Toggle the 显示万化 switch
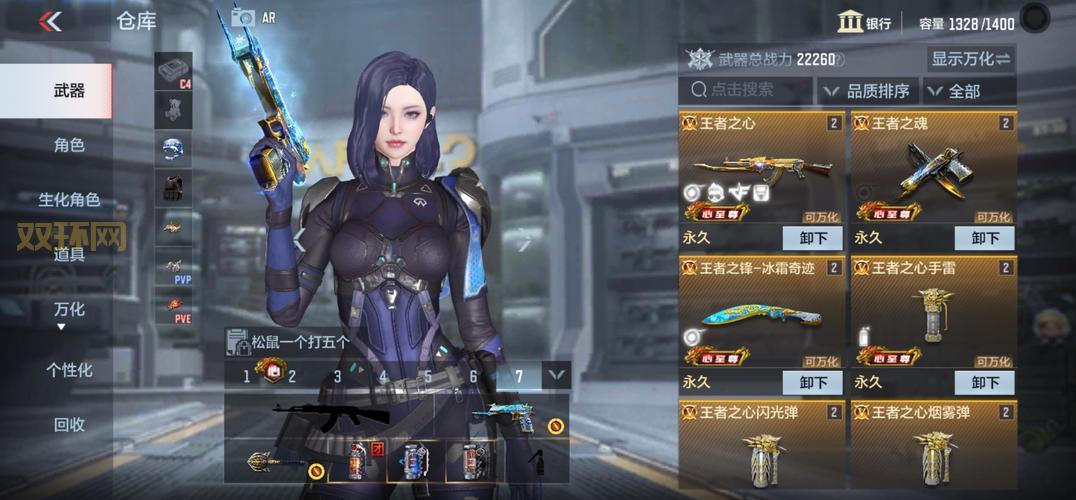 click(971, 59)
